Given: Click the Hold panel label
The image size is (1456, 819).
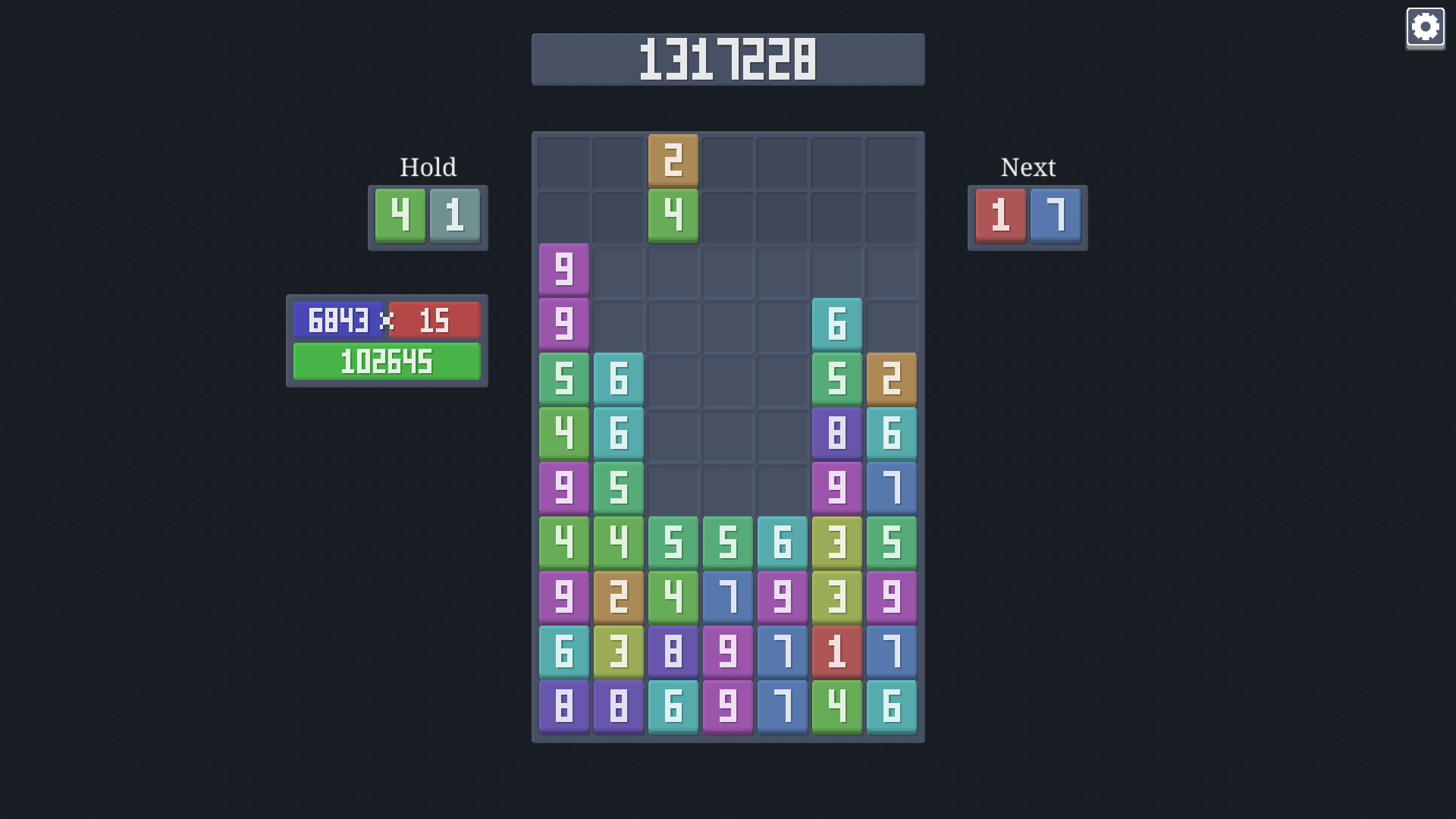Looking at the screenshot, I should tap(428, 167).
